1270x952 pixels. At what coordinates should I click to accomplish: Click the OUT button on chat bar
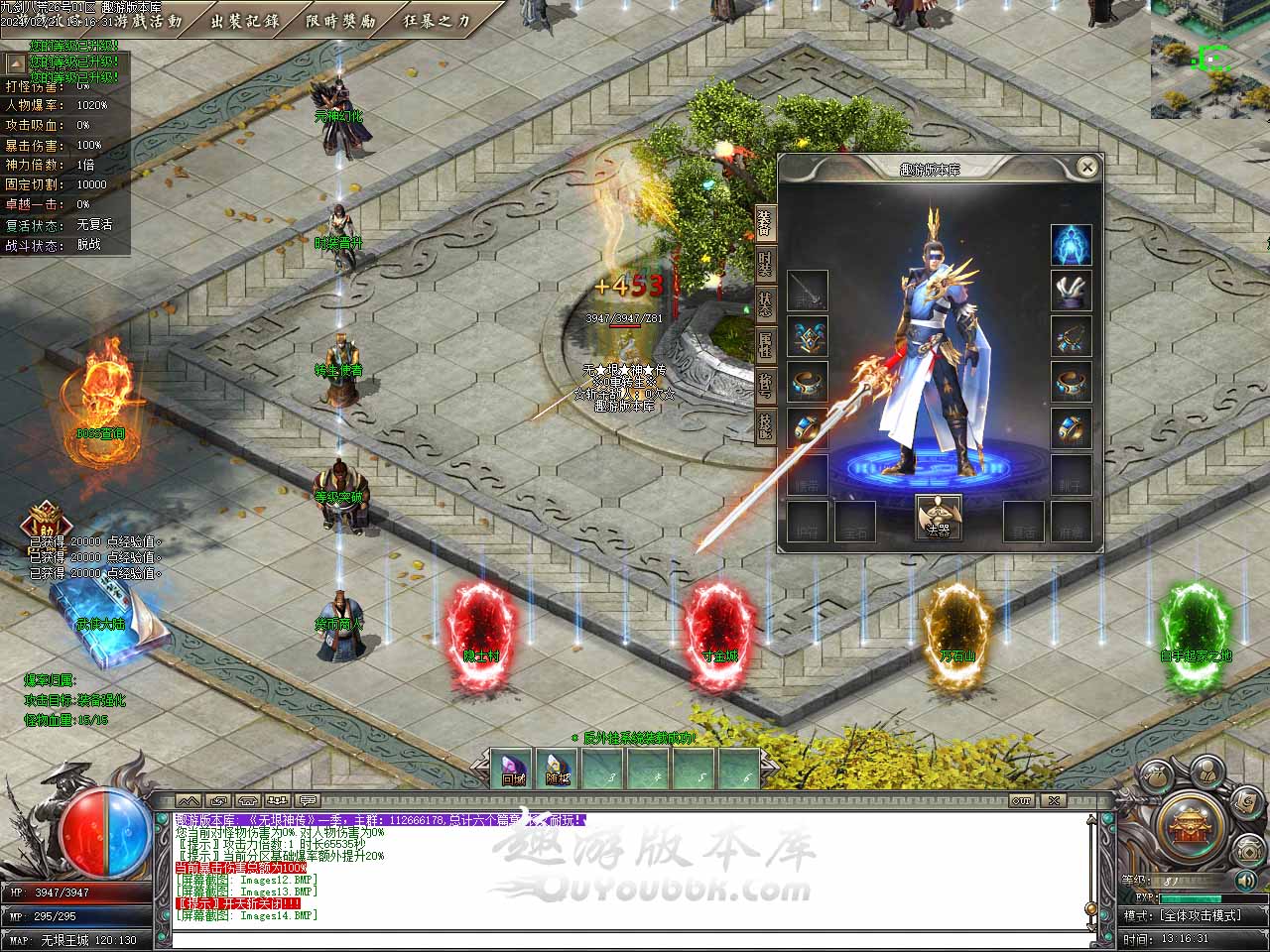pyautogui.click(x=1022, y=800)
